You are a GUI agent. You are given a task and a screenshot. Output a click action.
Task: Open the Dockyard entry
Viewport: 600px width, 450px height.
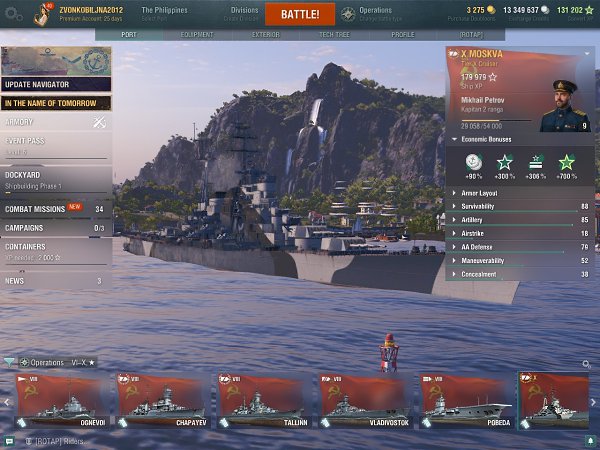(55, 178)
